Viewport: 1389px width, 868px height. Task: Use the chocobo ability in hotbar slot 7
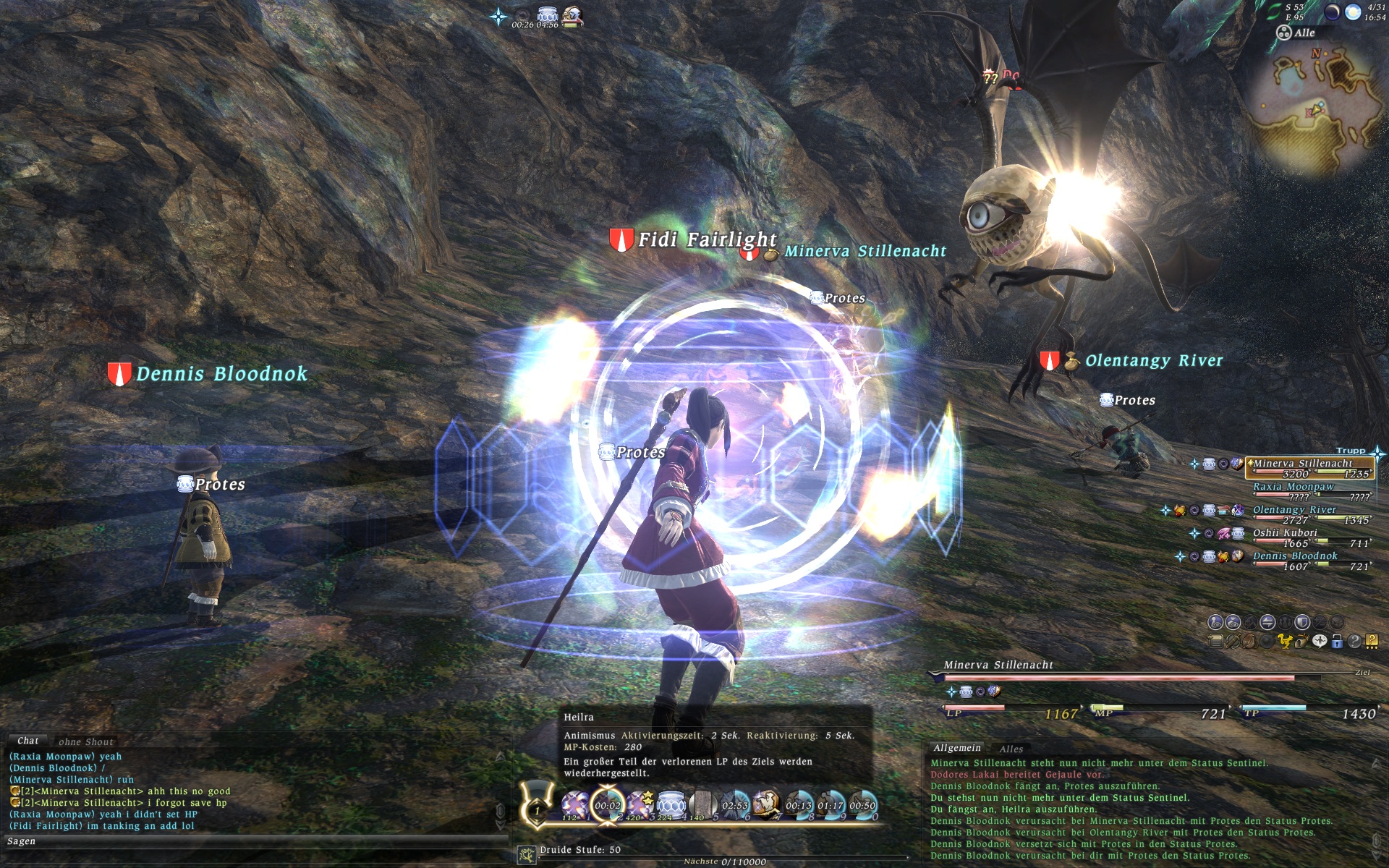[x=765, y=804]
